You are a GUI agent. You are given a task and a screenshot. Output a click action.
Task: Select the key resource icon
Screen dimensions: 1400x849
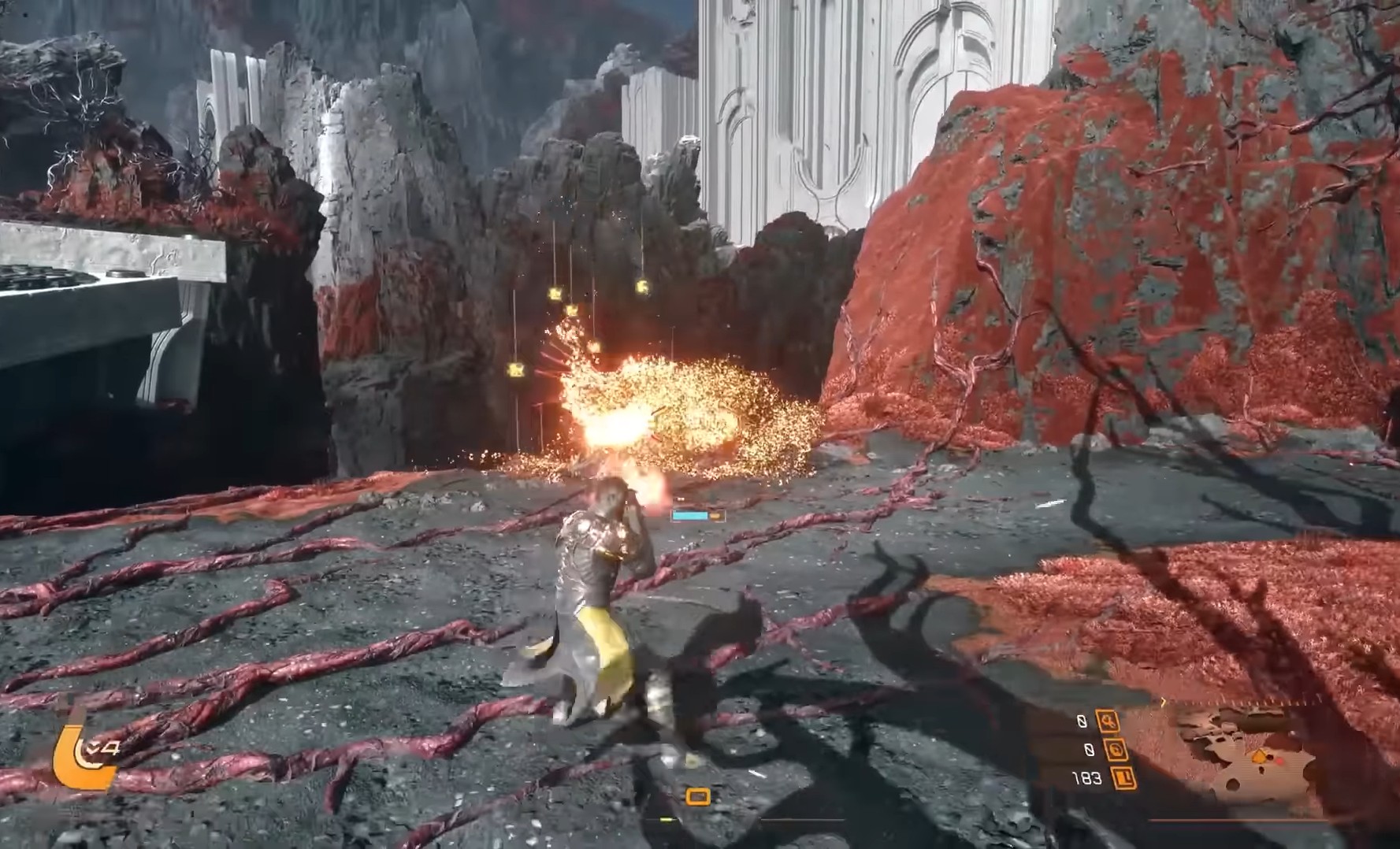1108,721
